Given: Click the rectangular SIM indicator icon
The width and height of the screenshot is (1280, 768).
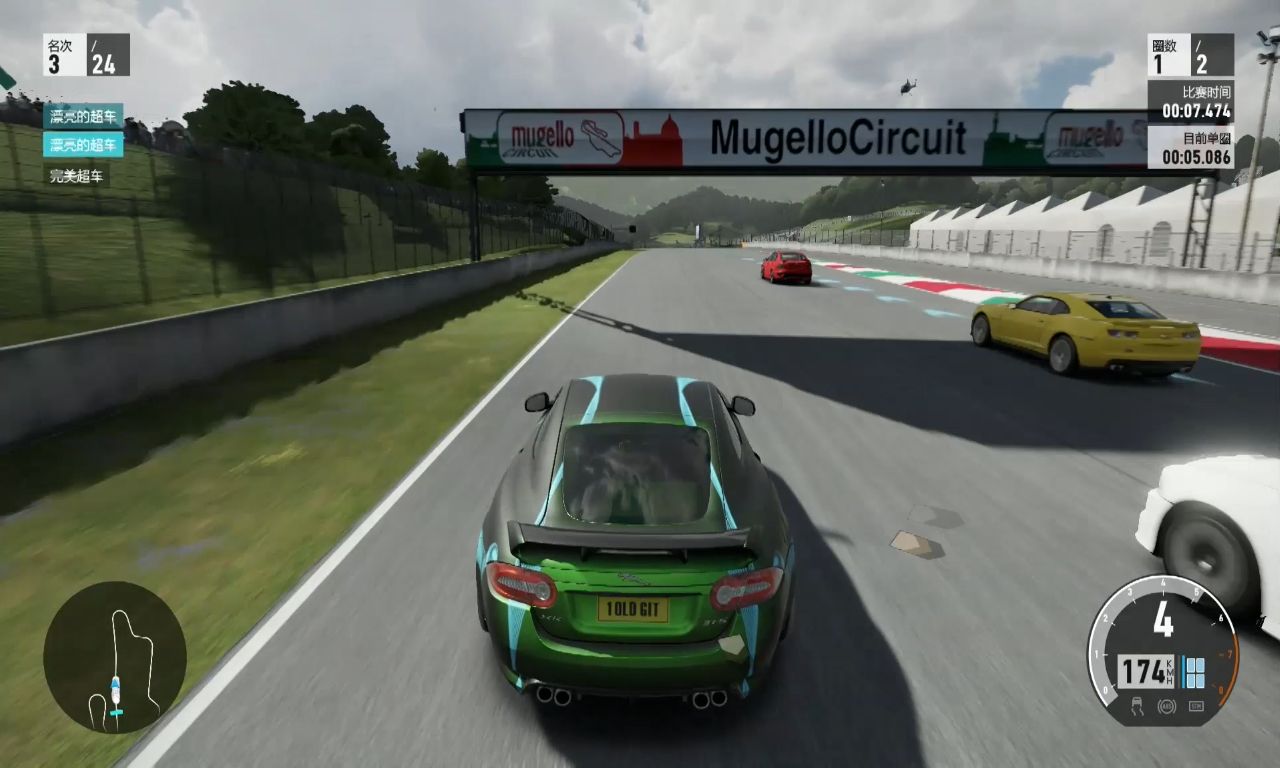Looking at the screenshot, I should (1195, 706).
